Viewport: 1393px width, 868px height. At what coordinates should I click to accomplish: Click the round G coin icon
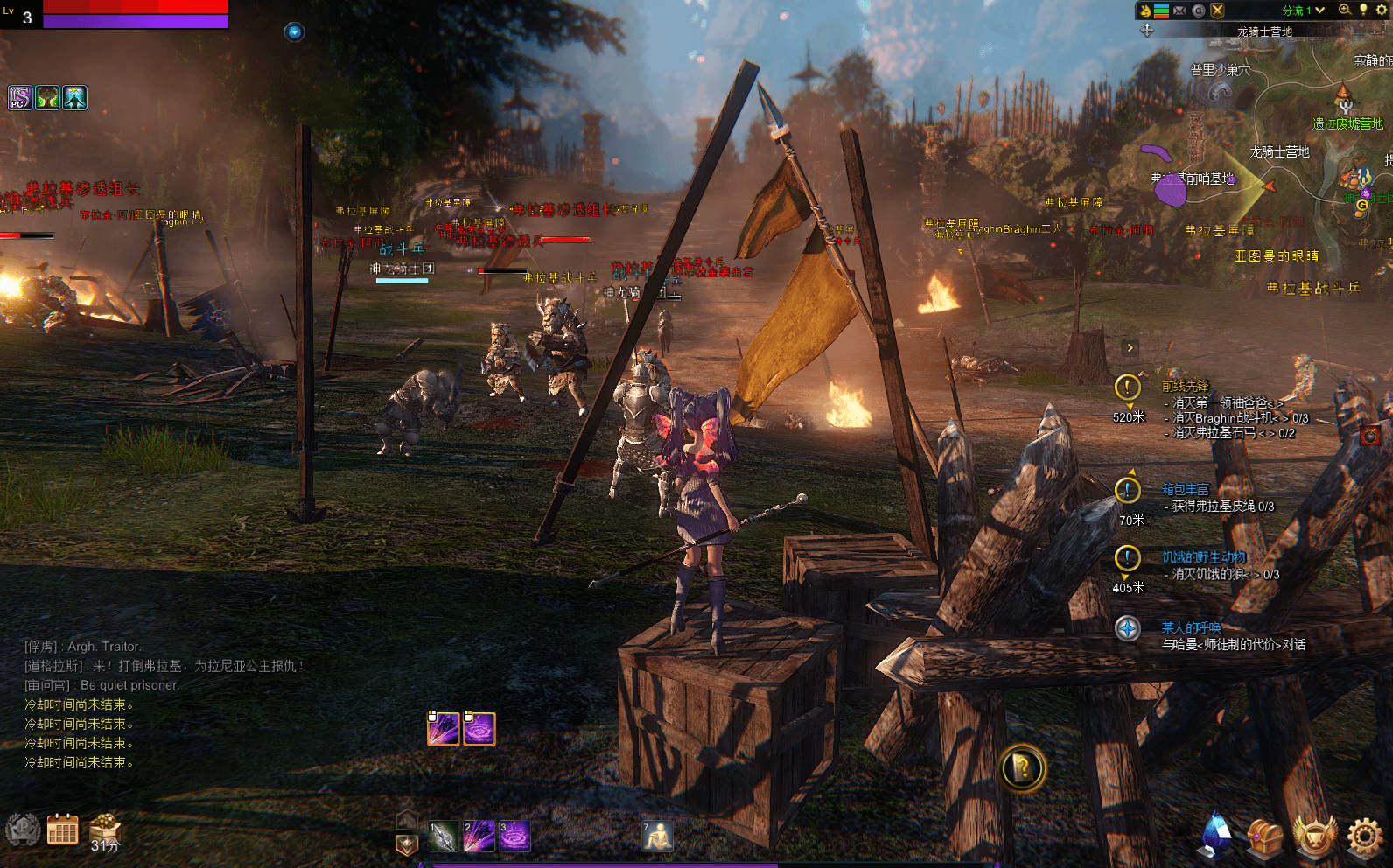pos(1199,10)
